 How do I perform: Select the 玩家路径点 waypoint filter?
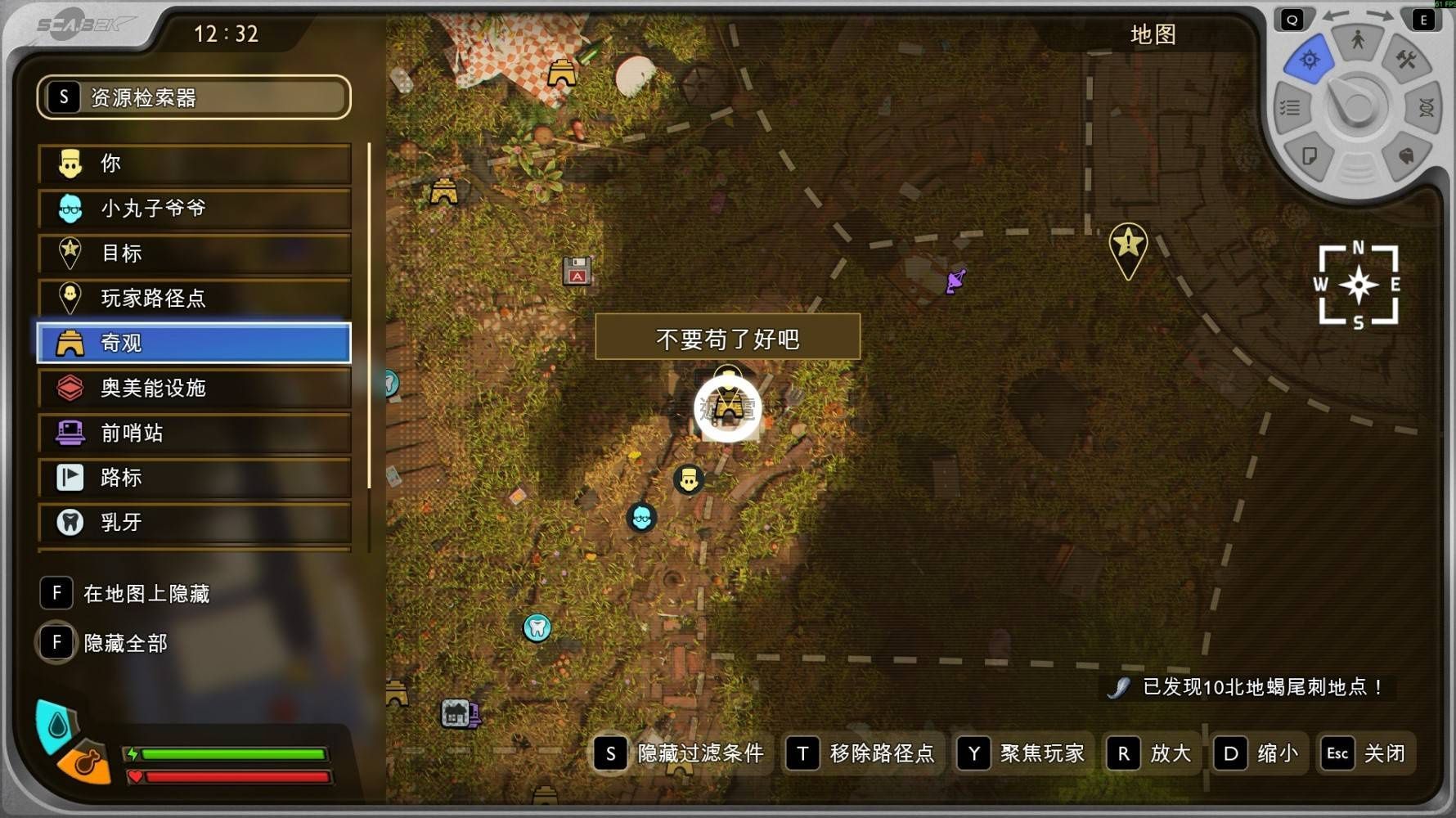pyautogui.click(x=194, y=299)
